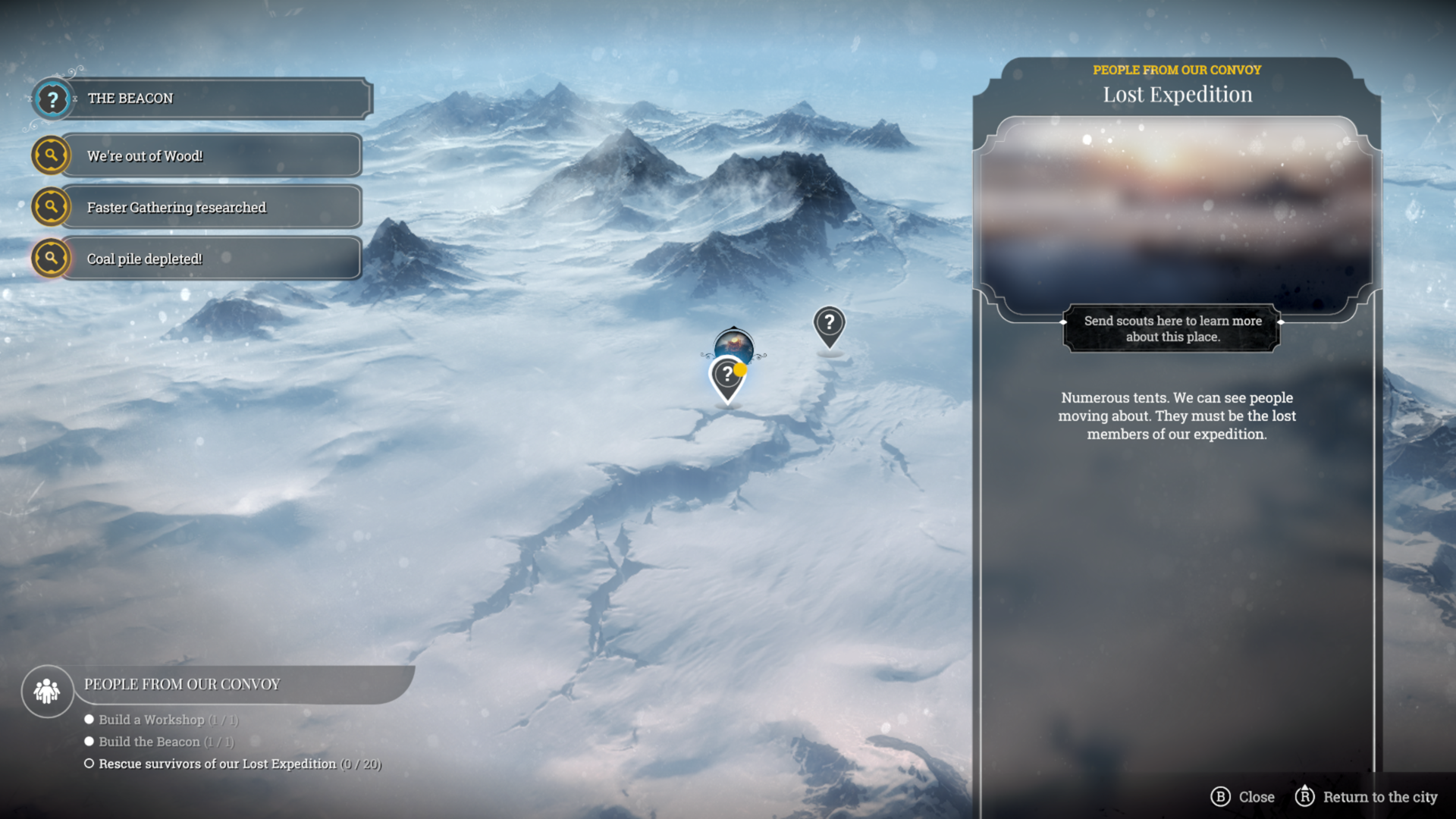The image size is (1456, 819).
Task: Return to the city
Action: click(x=1367, y=797)
